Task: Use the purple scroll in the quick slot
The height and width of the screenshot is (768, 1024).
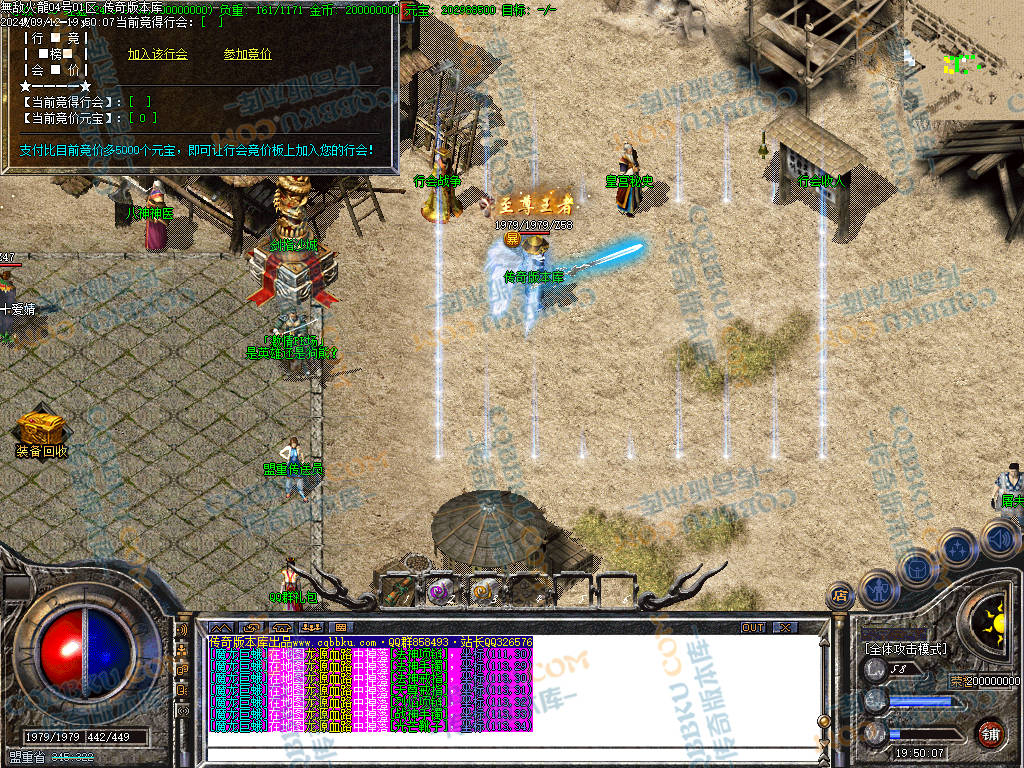Action: [x=440, y=591]
